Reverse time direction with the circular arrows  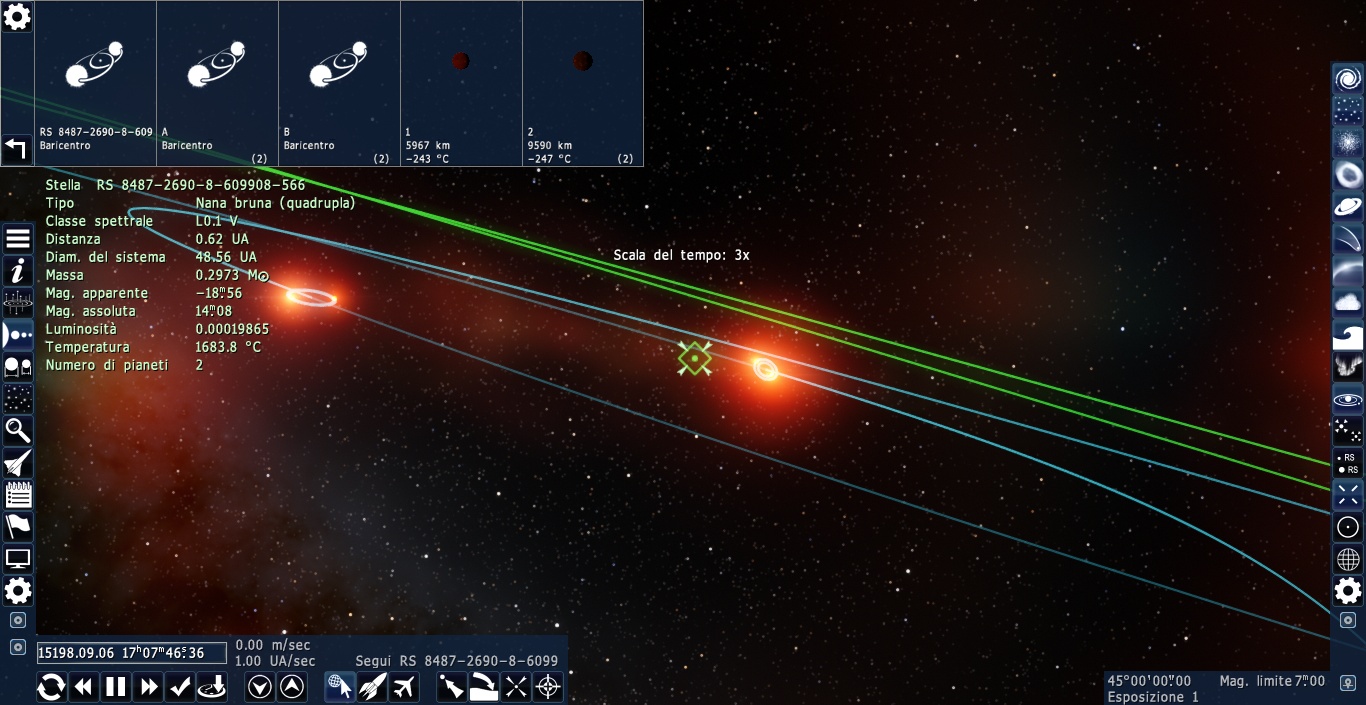[x=52, y=687]
